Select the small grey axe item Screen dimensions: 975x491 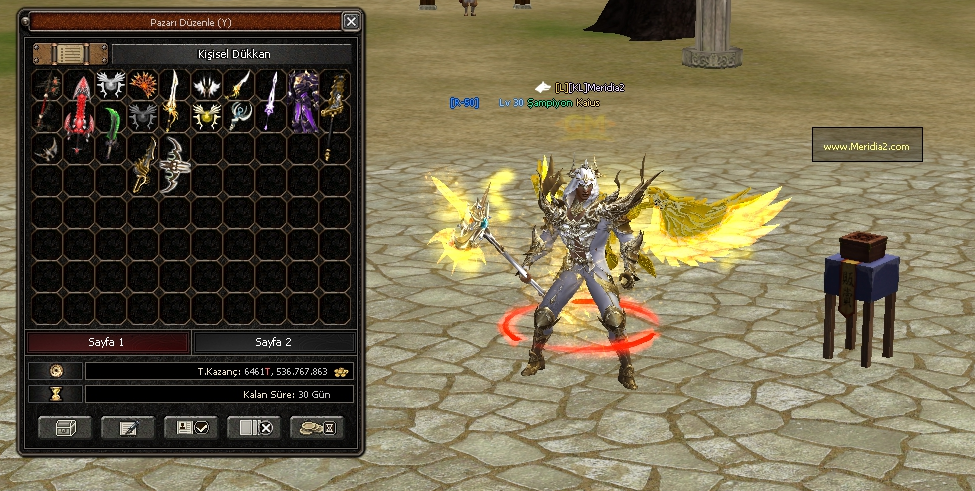point(47,149)
